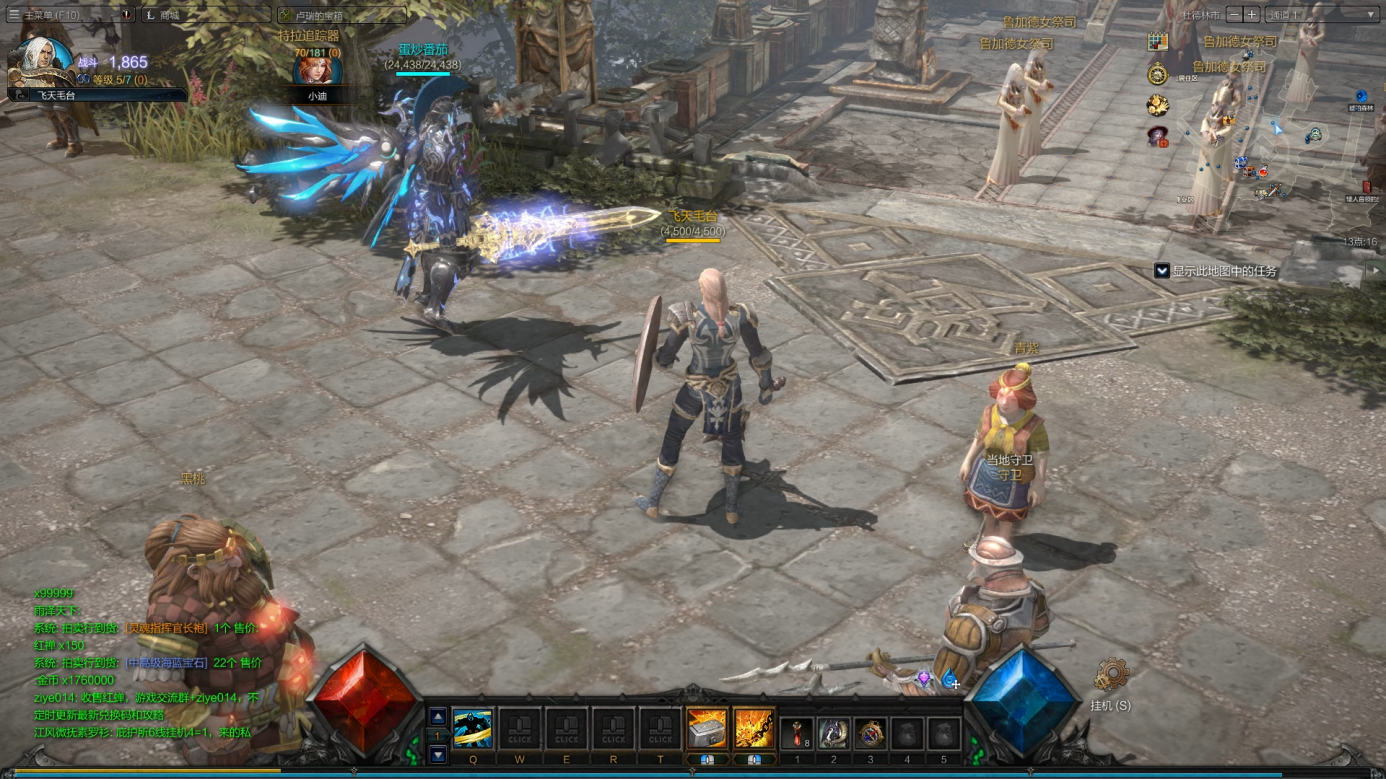Expand 显示此地图中的任务 quest list

(1162, 271)
